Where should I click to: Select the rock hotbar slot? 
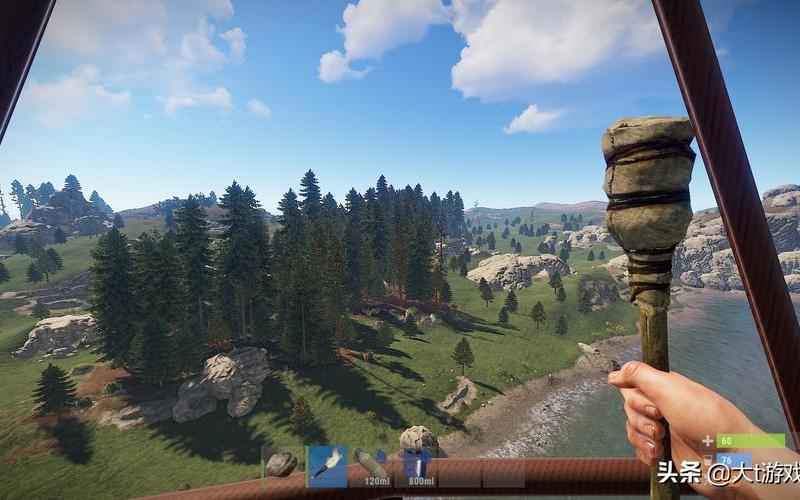pyautogui.click(x=283, y=465)
